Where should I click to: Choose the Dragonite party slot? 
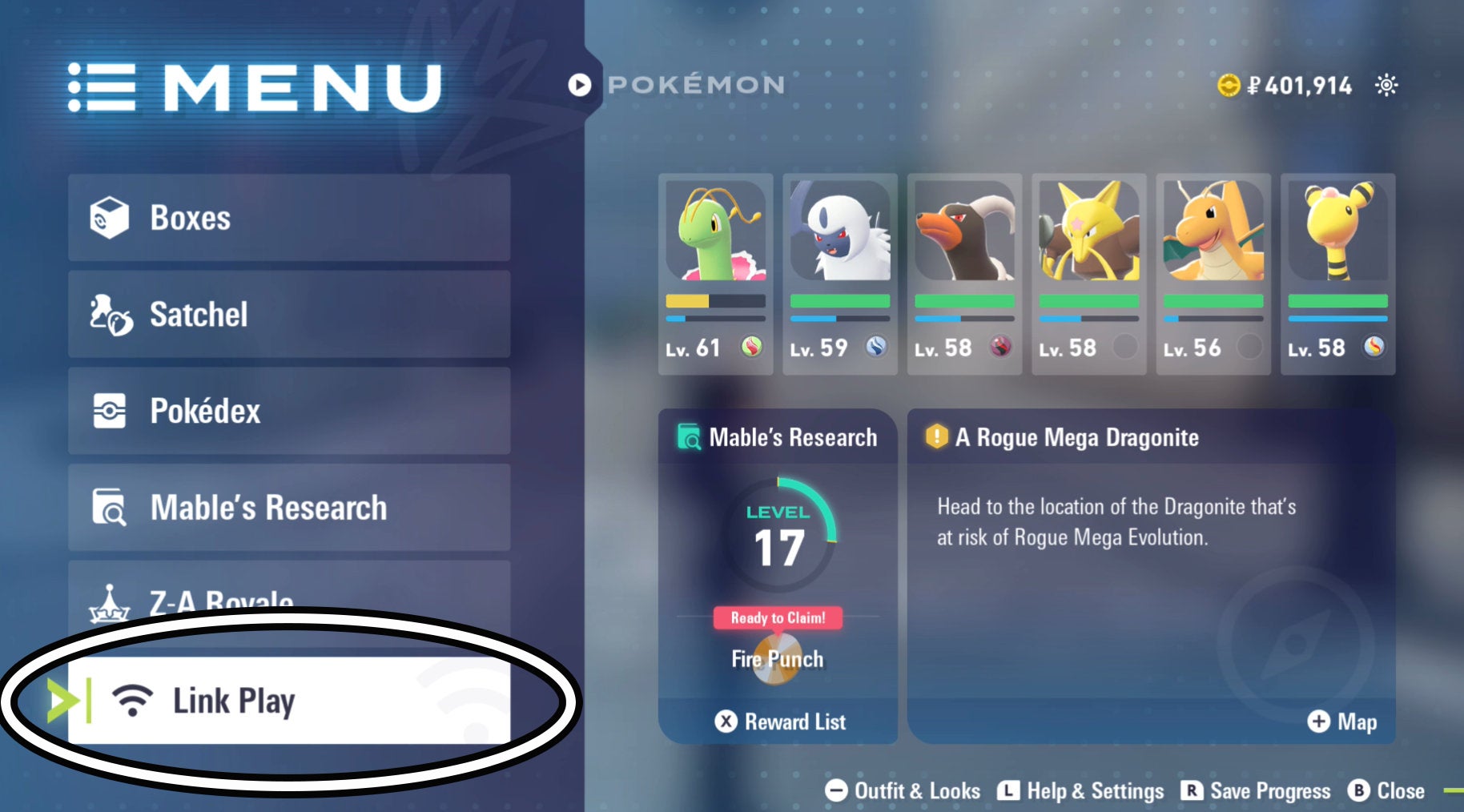[x=1213, y=274]
